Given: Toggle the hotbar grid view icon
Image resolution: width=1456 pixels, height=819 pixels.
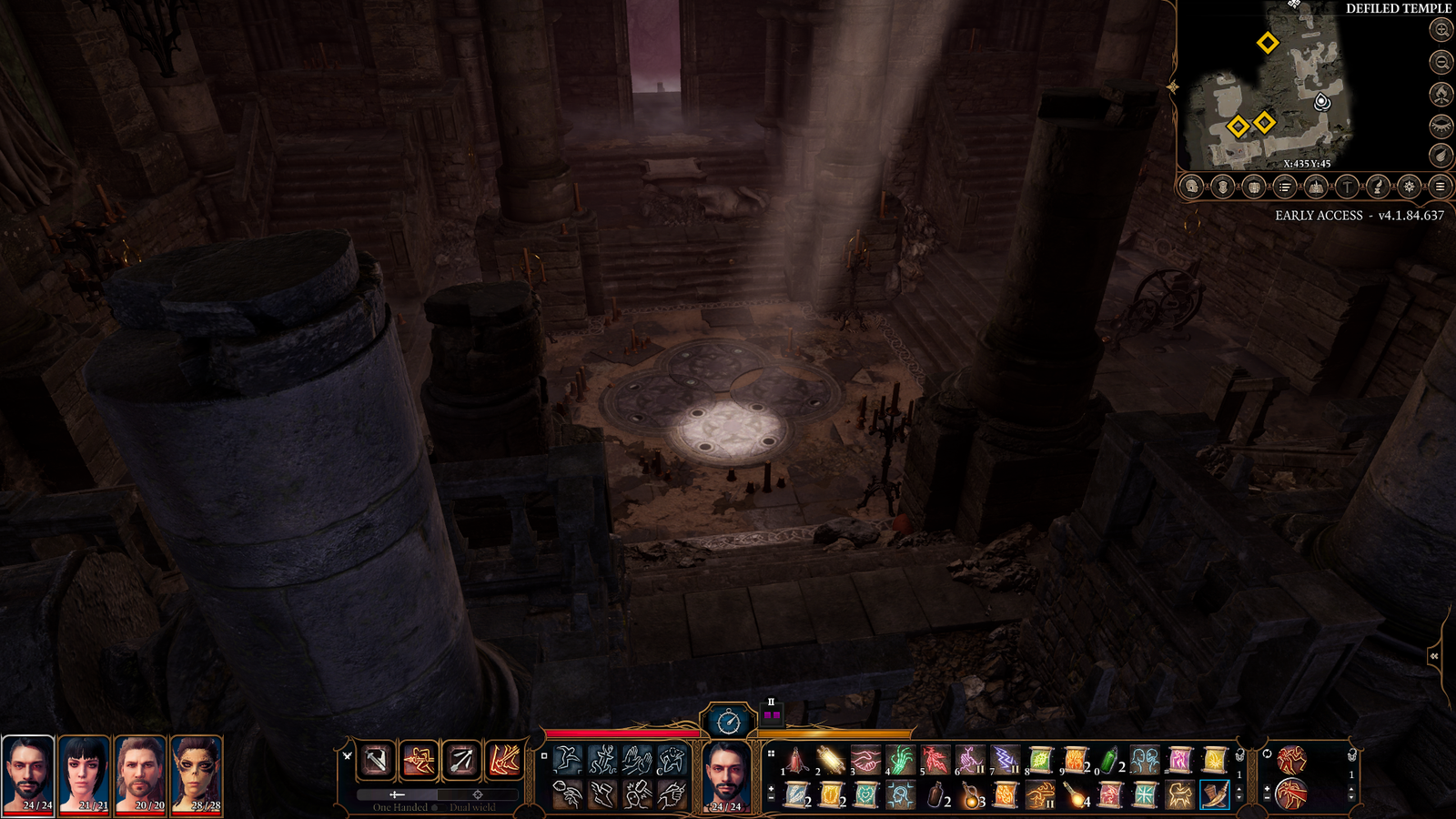Looking at the screenshot, I should pyautogui.click(x=771, y=753).
